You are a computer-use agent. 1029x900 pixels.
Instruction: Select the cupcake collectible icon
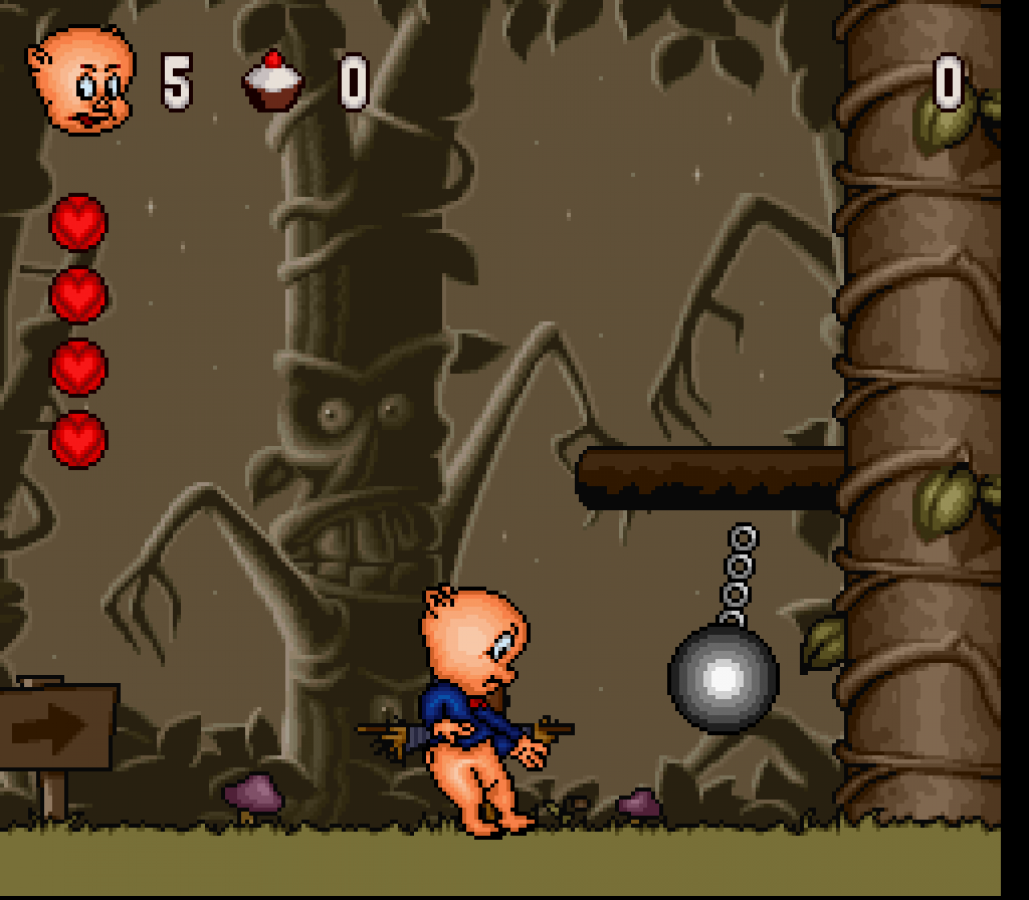(x=272, y=82)
